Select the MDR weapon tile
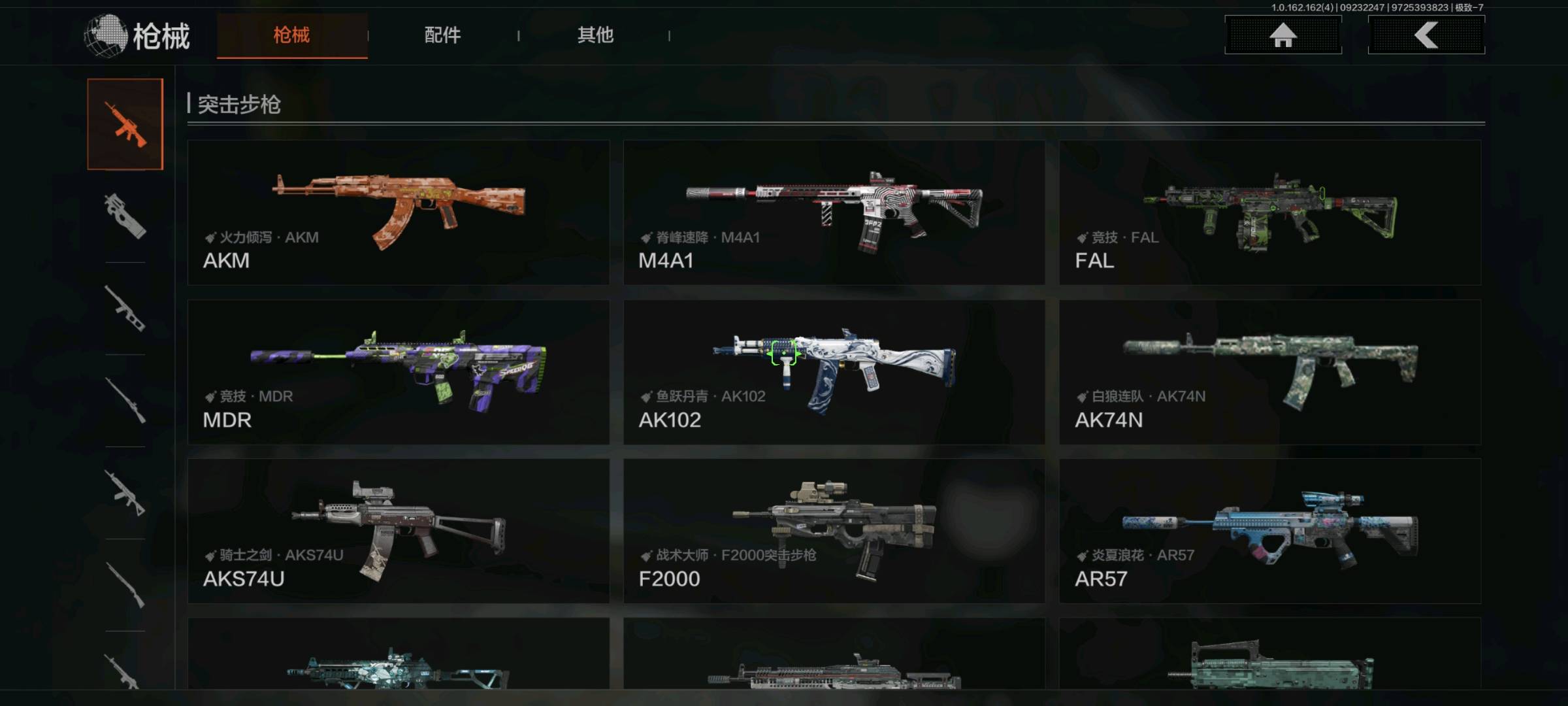The height and width of the screenshot is (706, 1568). coord(398,372)
